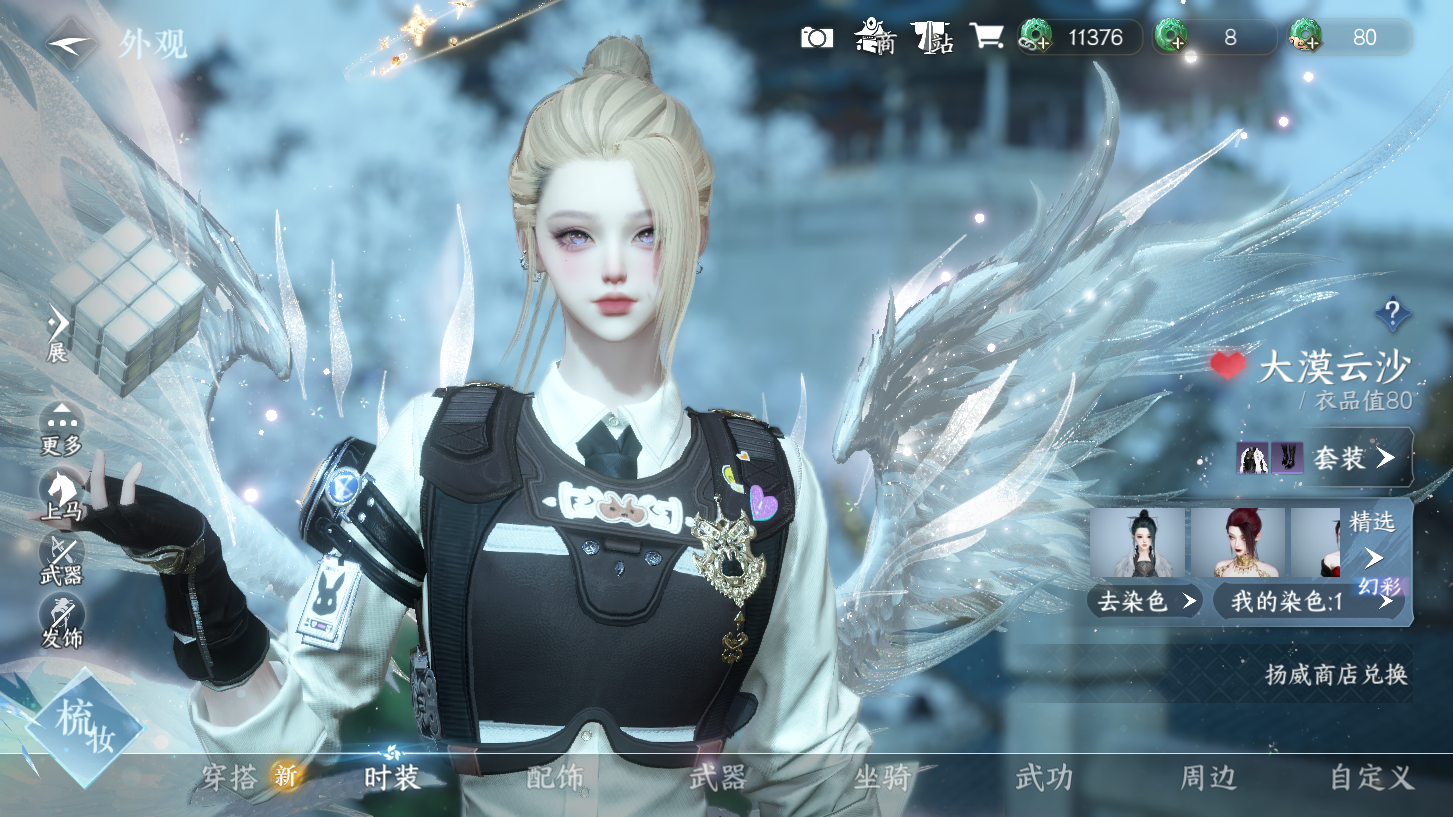Viewport: 1453px width, 817px height.
Task: Switch to the 坐骑 mounts tab
Action: [882, 777]
